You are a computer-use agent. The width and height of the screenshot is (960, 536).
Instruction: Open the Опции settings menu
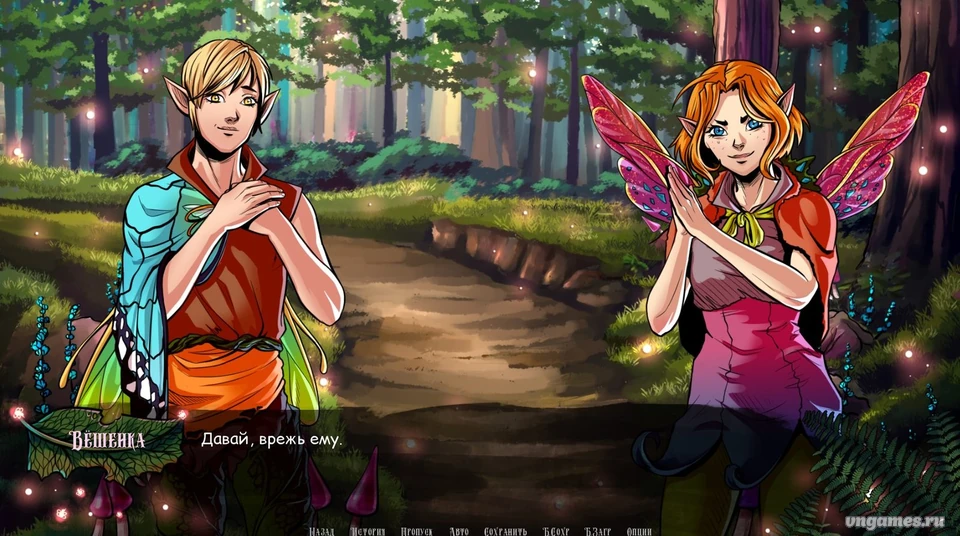640,531
